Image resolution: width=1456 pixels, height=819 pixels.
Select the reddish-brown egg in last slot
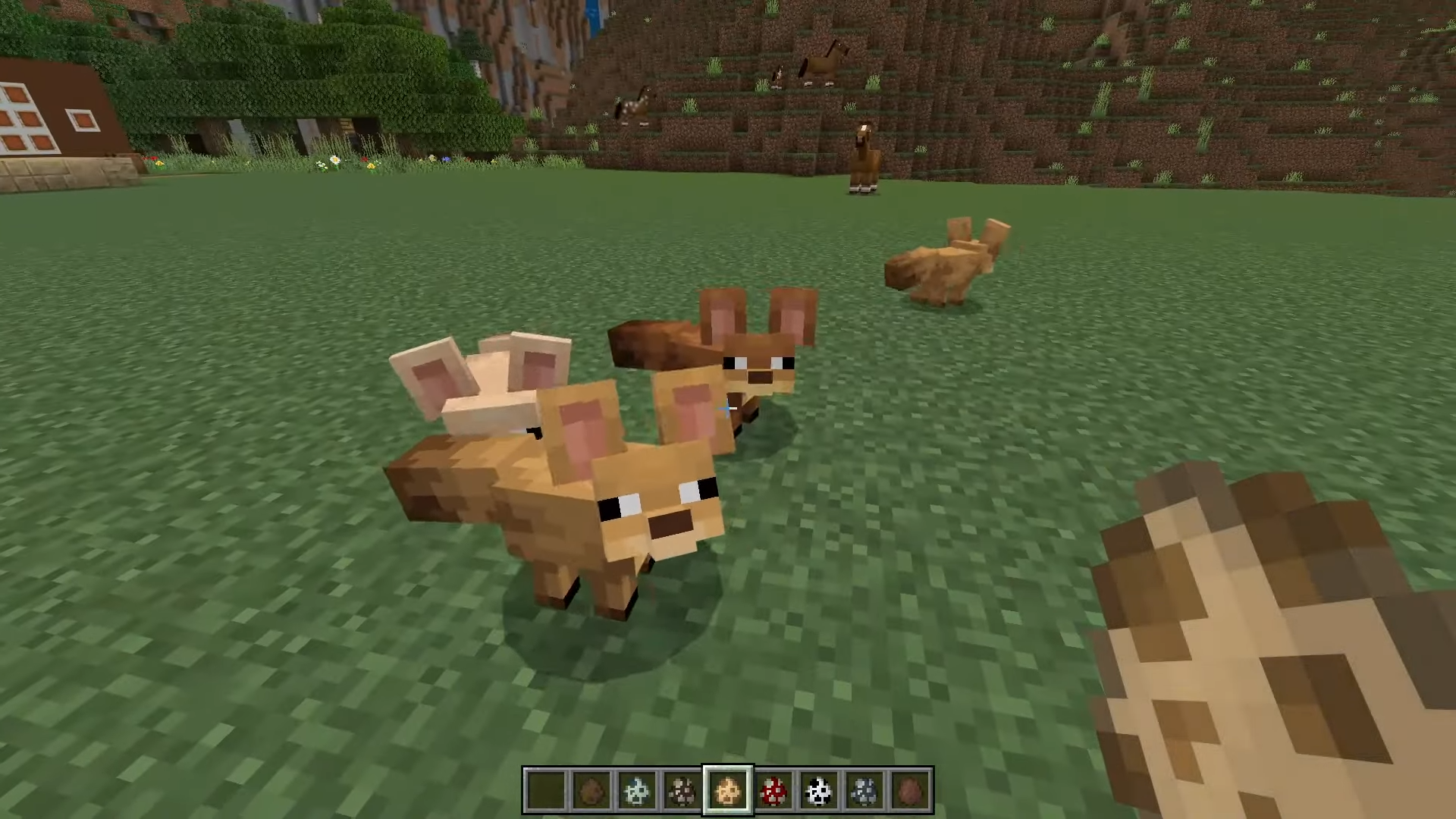[910, 790]
